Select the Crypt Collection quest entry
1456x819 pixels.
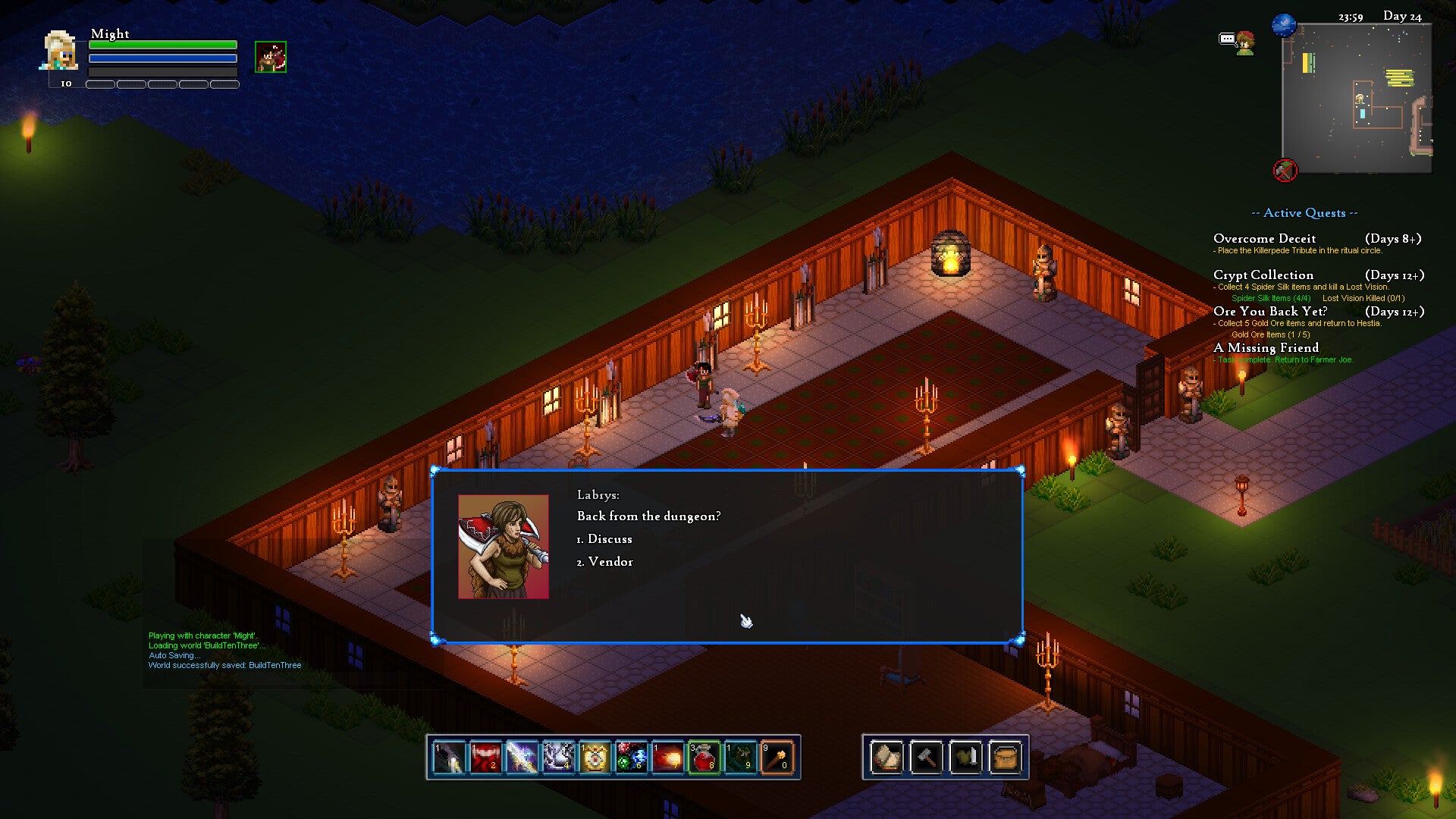click(1263, 275)
